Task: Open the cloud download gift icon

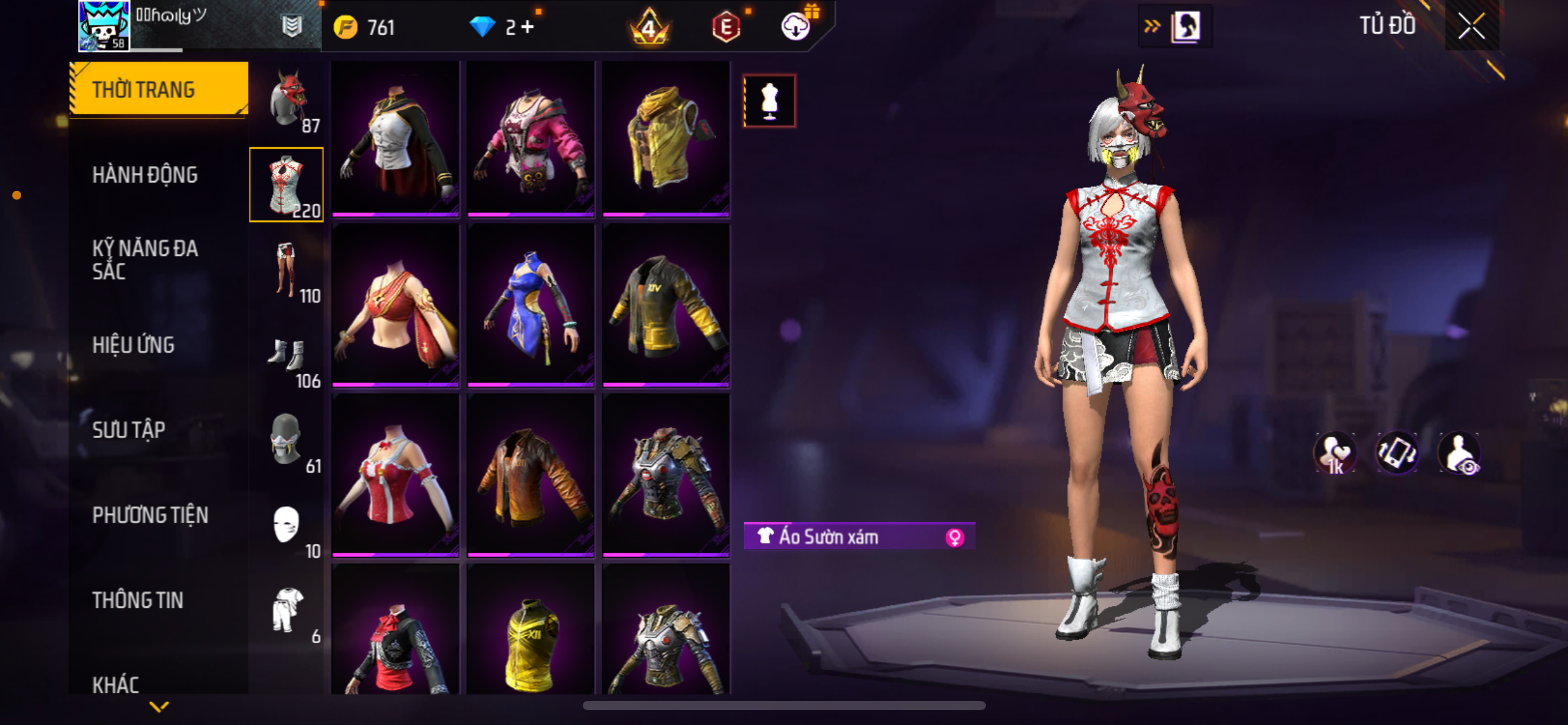Action: (796, 27)
